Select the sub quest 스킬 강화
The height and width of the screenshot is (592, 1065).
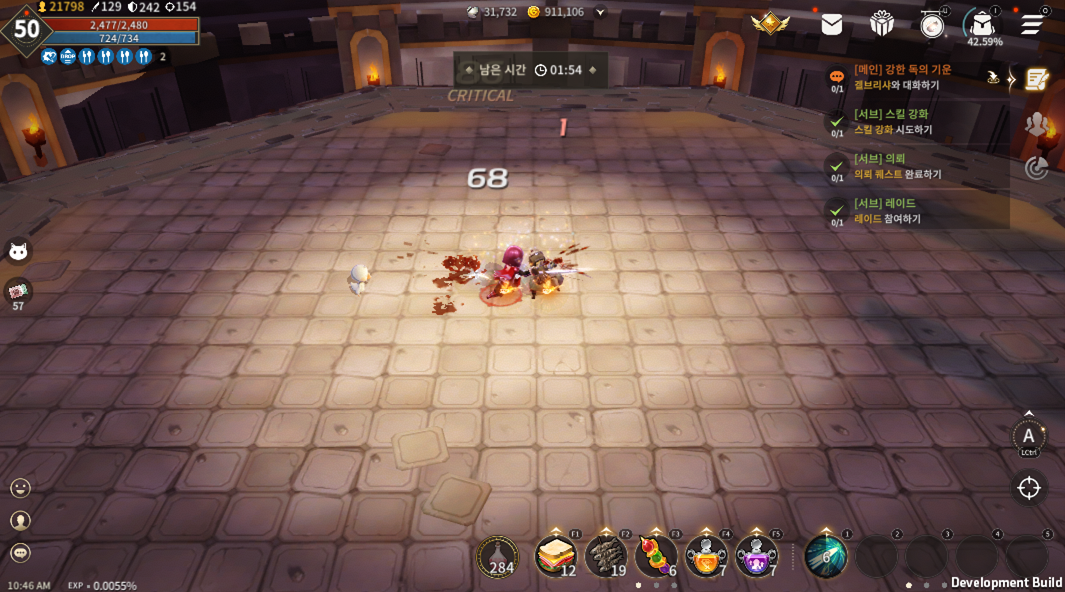[892, 122]
